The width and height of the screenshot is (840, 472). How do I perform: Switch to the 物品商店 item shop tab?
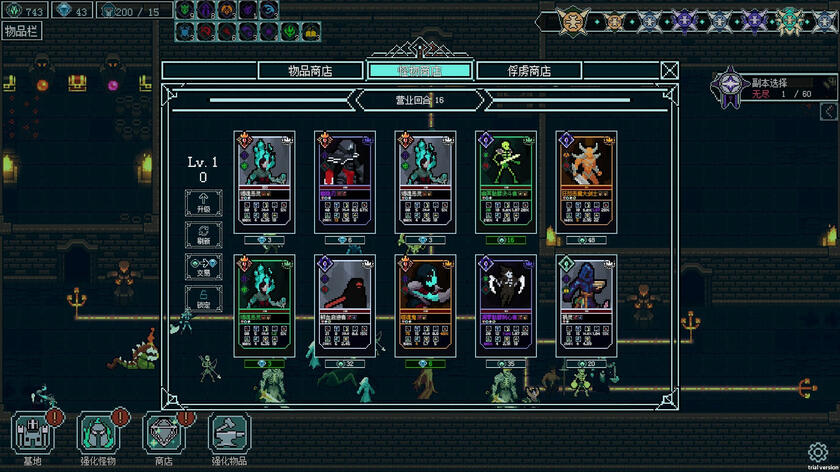(309, 70)
